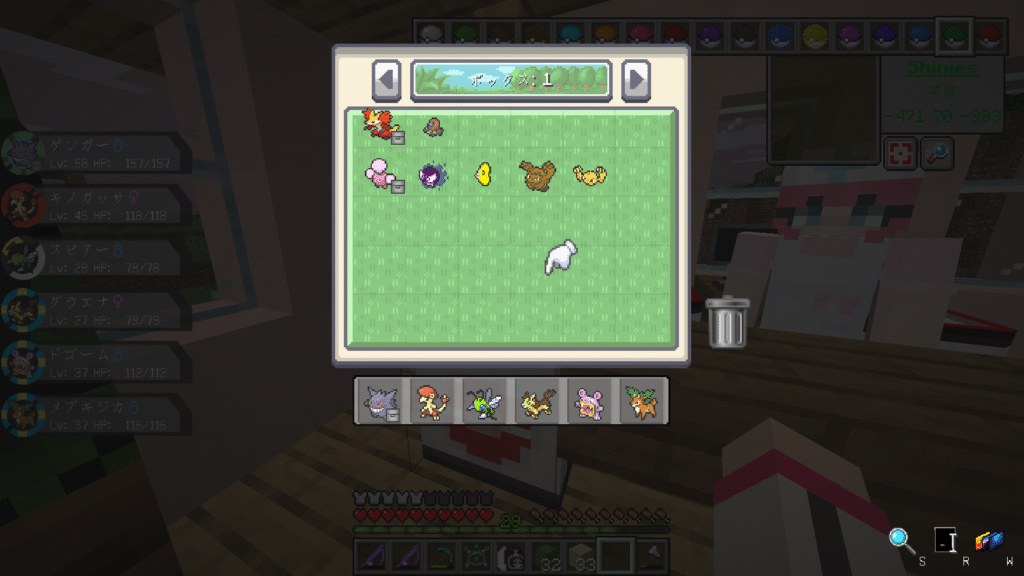The image size is (1024, 576).
Task: Choose the purple Gastly in the box
Action: [x=434, y=176]
